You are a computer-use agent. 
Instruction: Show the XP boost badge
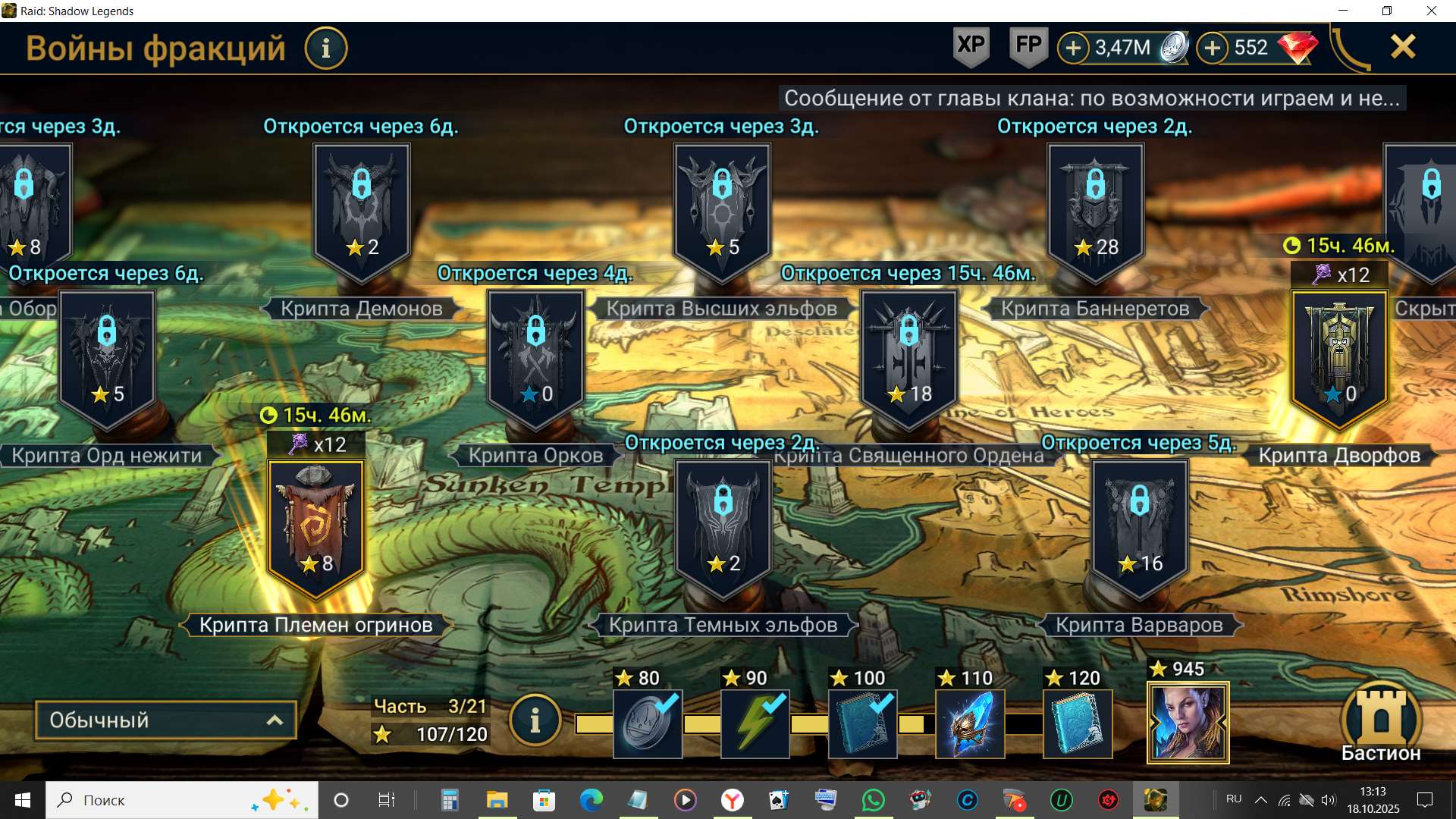(x=971, y=46)
